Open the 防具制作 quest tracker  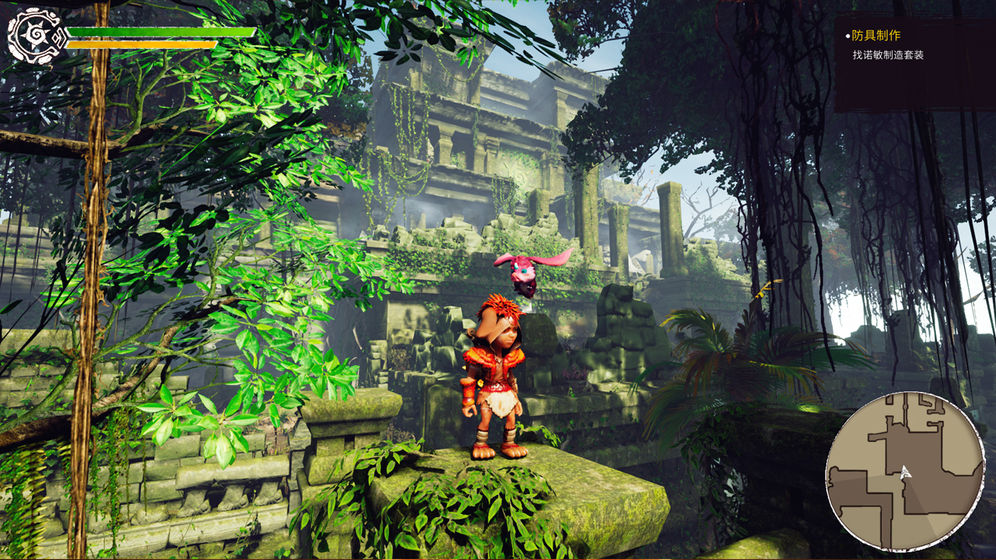(x=875, y=35)
